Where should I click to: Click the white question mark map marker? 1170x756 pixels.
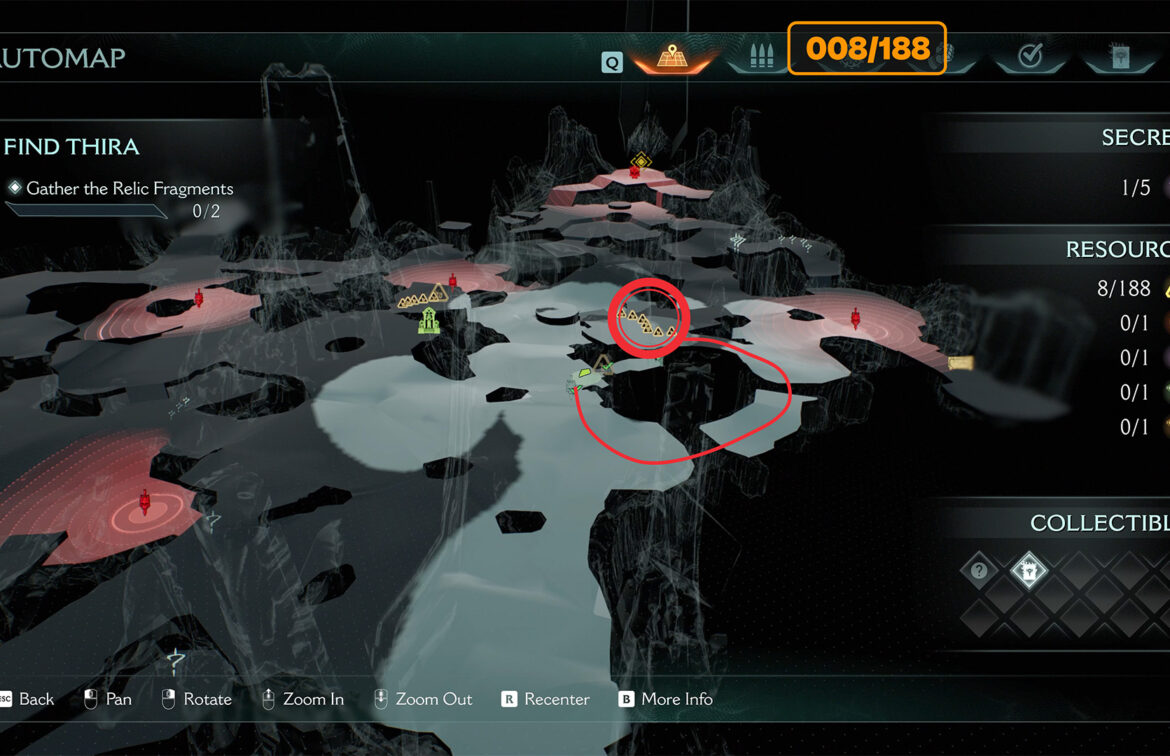click(x=176, y=659)
